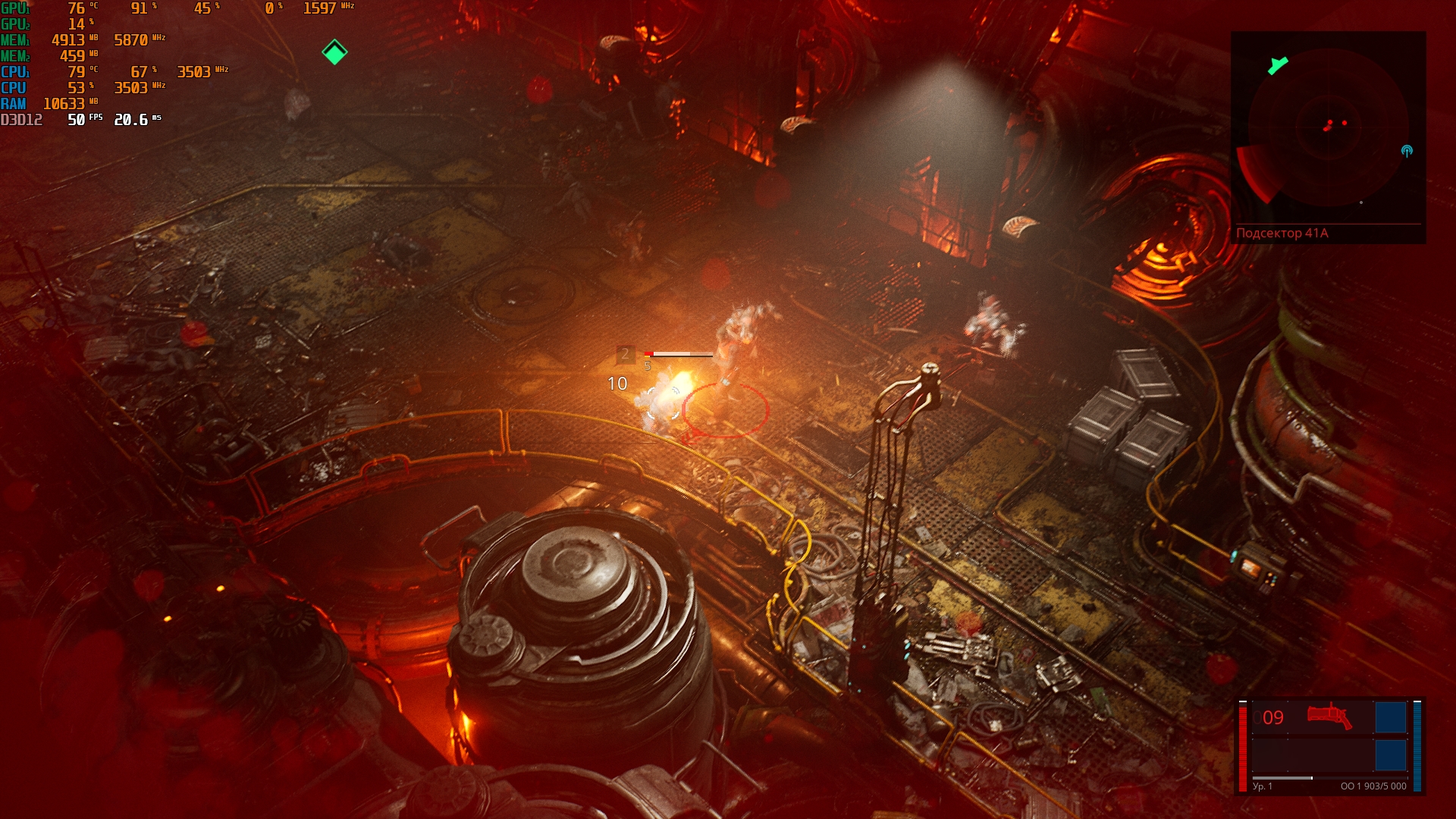Click the circular radar minimap

tap(1328, 127)
